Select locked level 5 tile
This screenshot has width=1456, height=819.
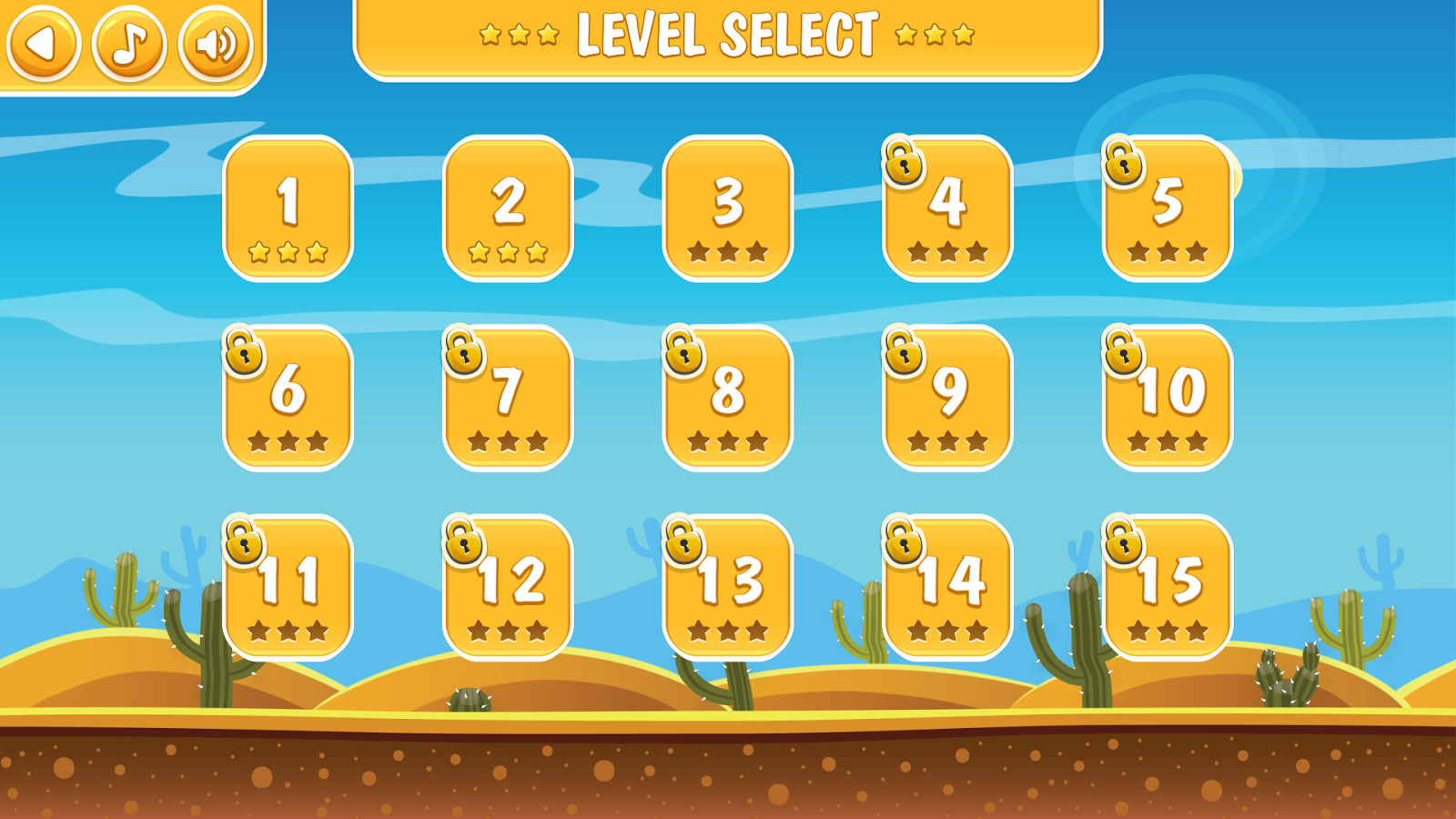pyautogui.click(x=1168, y=208)
